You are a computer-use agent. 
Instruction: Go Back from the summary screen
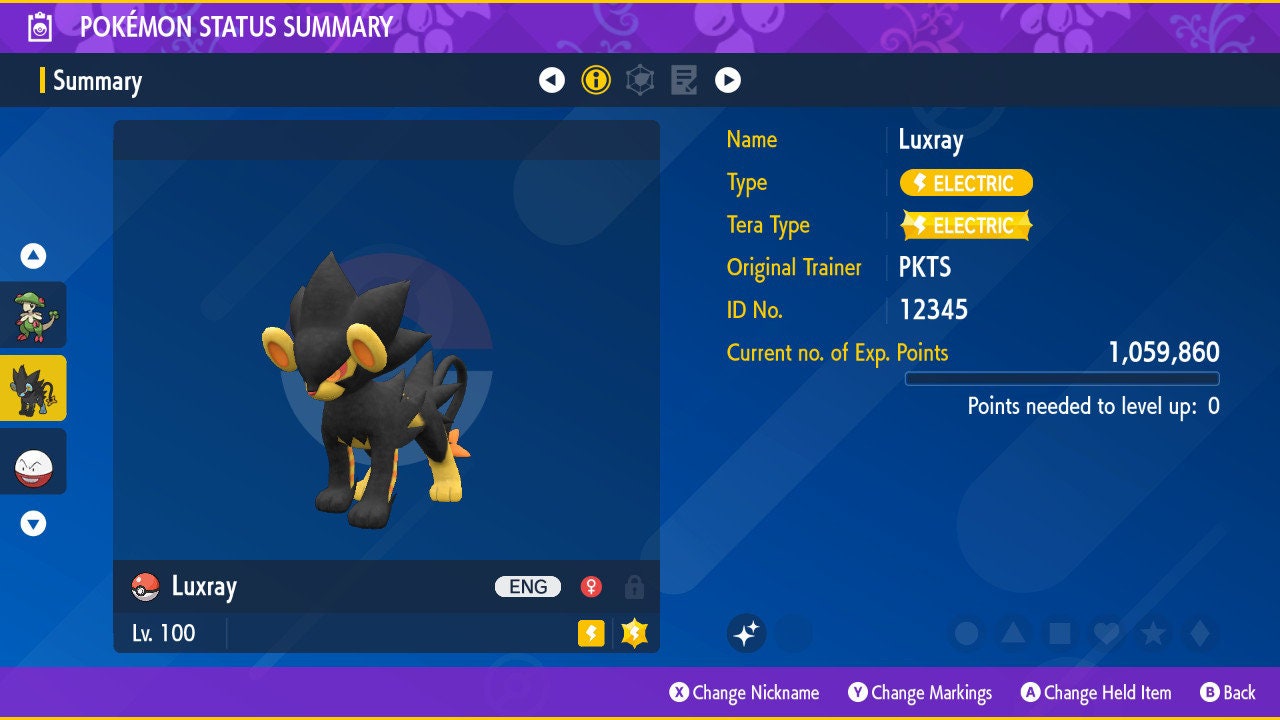(x=1228, y=693)
